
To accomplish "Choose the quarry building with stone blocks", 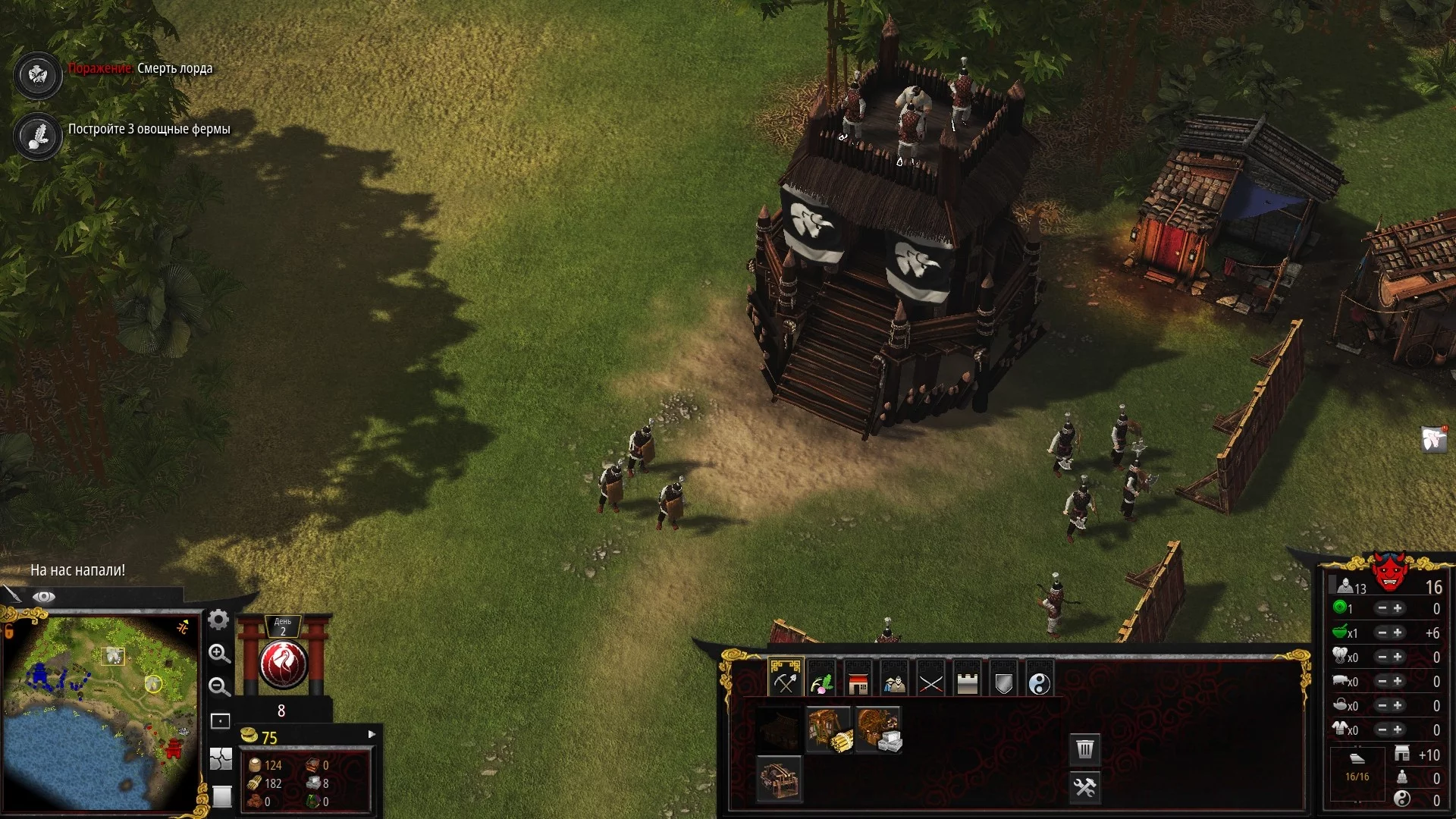I will tap(878, 730).
